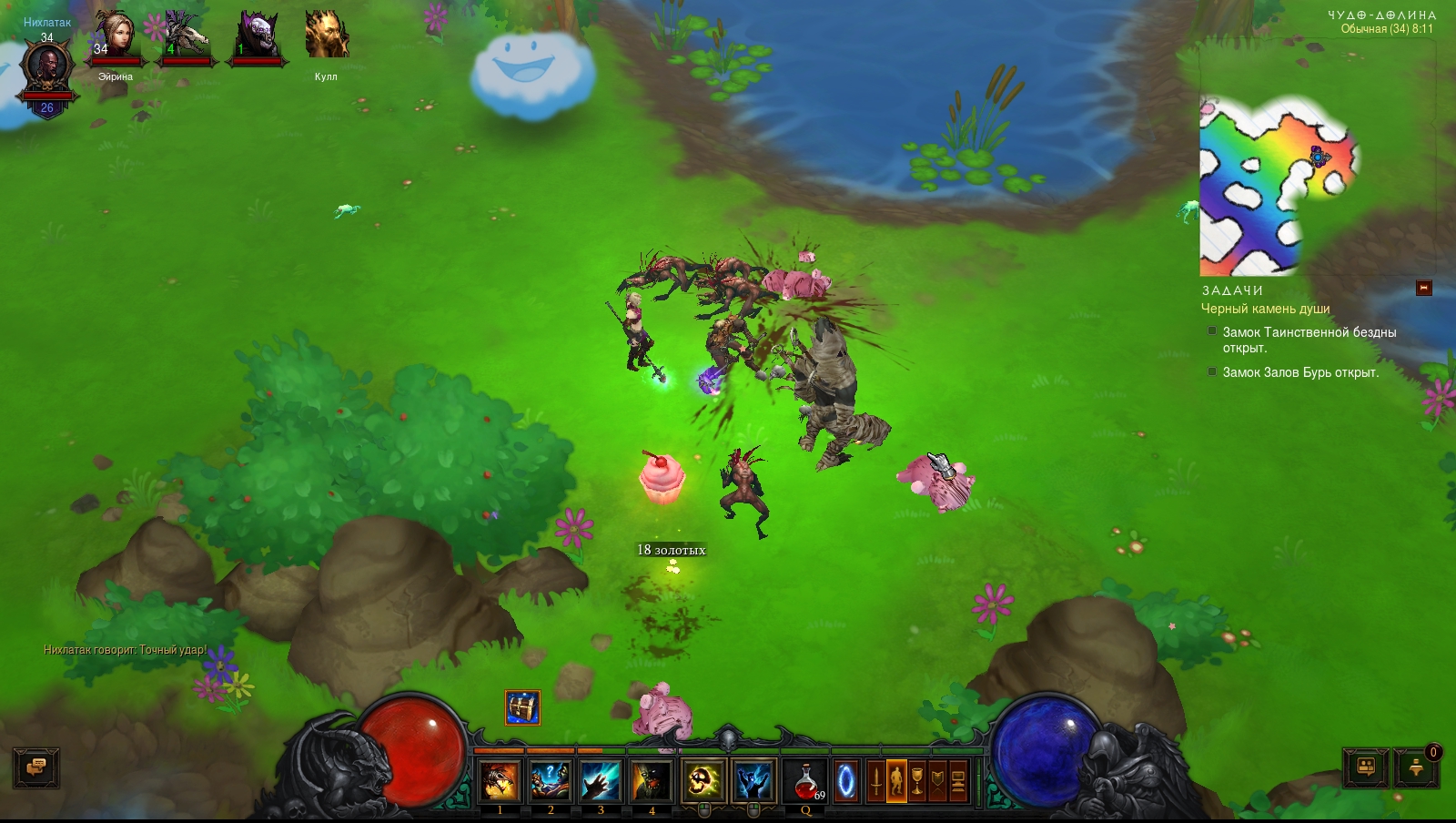Activate the skill in hotbar slot 1
This screenshot has height=823, width=1456.
click(500, 781)
